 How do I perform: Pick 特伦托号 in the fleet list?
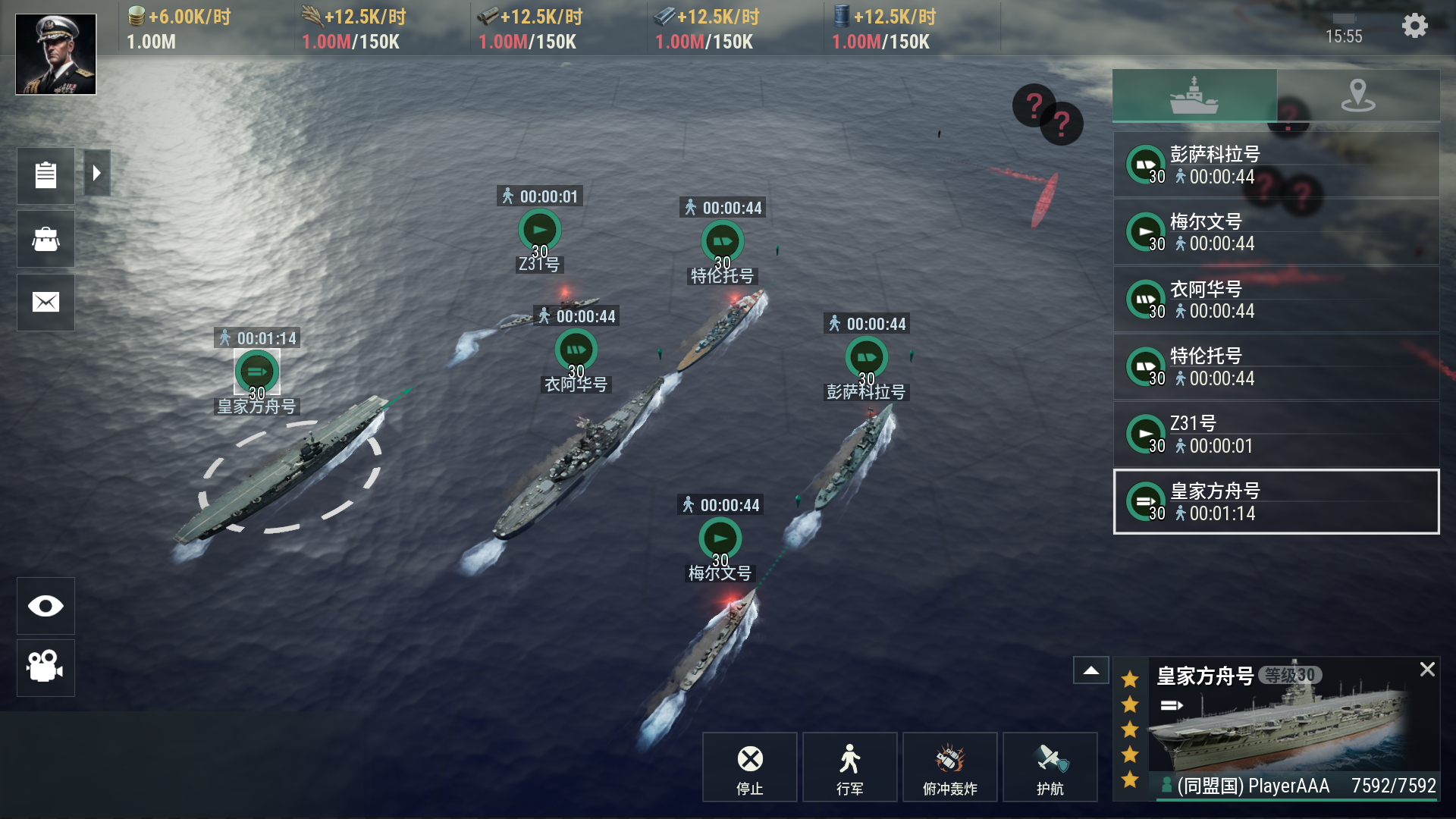[1276, 367]
